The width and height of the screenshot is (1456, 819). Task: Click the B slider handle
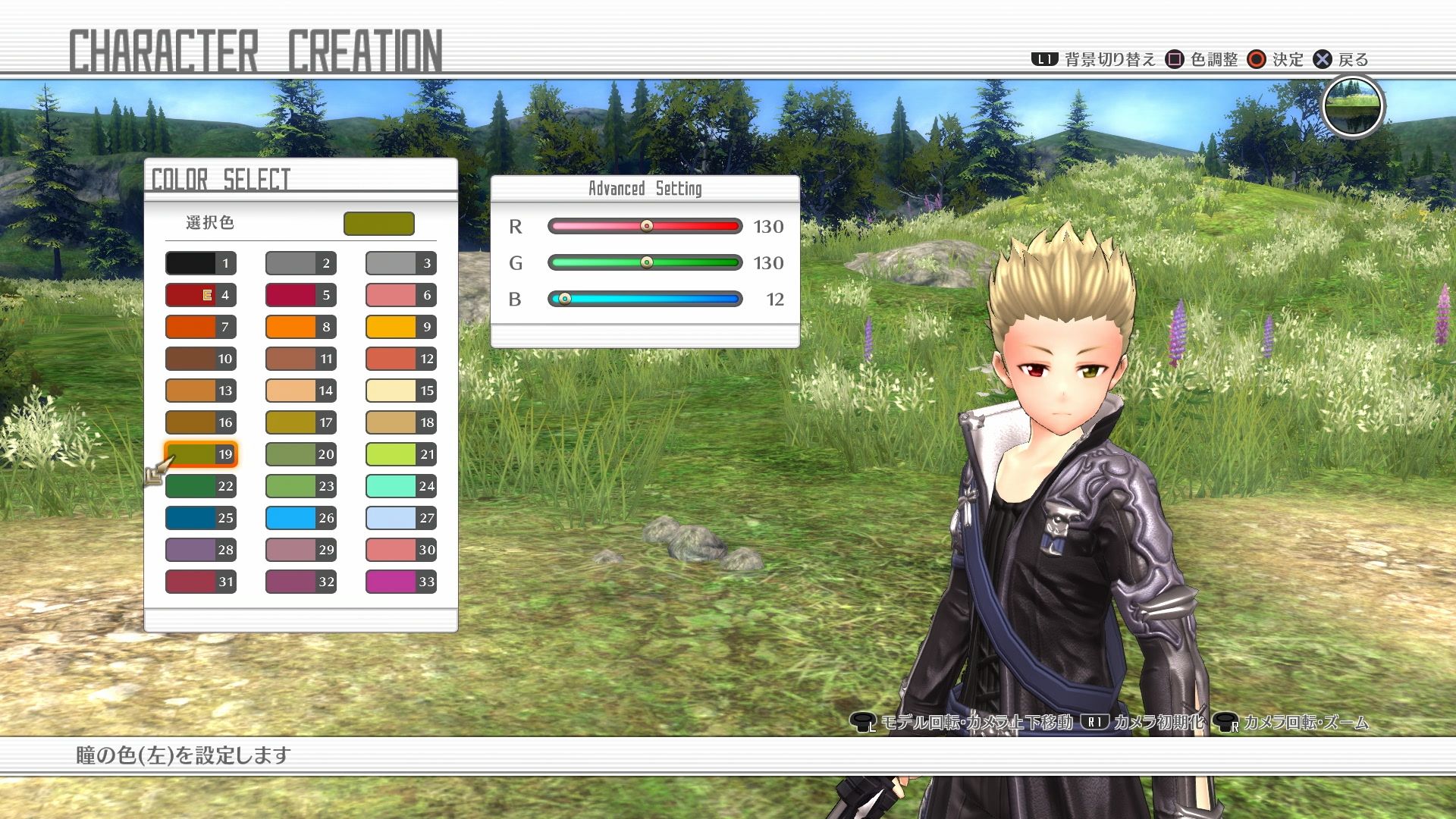(565, 299)
